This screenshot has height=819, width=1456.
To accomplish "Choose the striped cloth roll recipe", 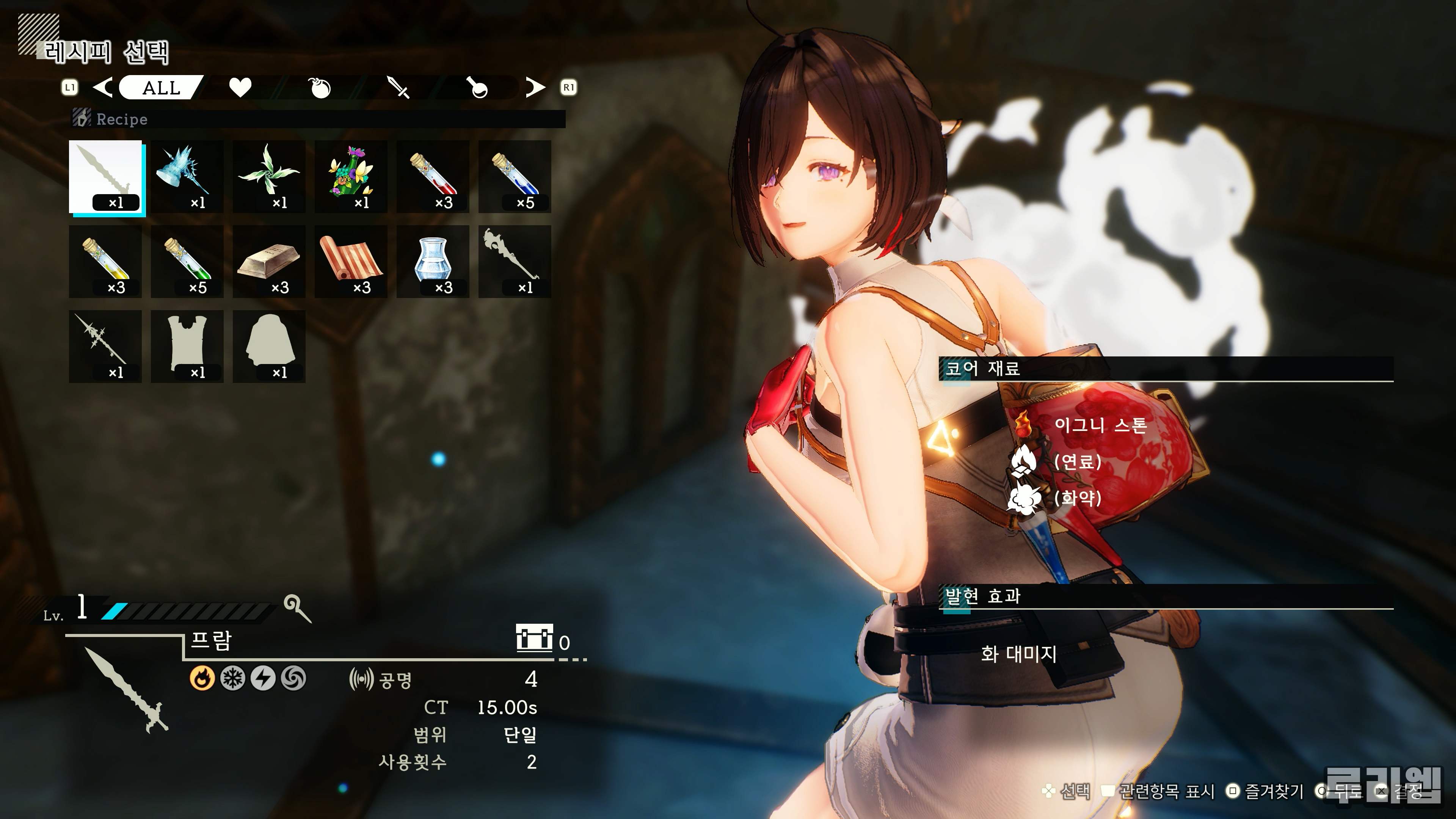I will [351, 261].
